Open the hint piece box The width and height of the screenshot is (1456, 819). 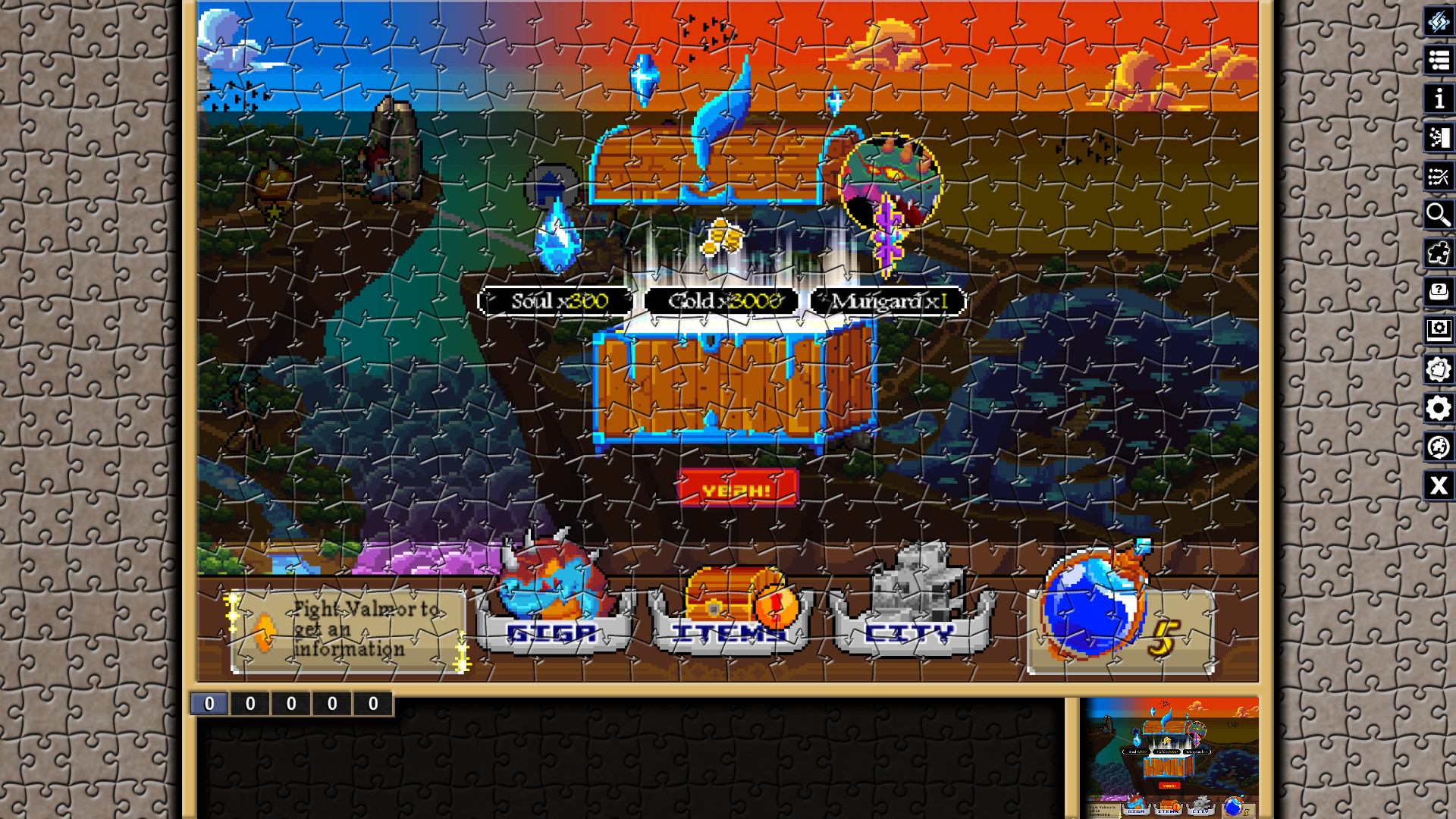click(x=1439, y=290)
